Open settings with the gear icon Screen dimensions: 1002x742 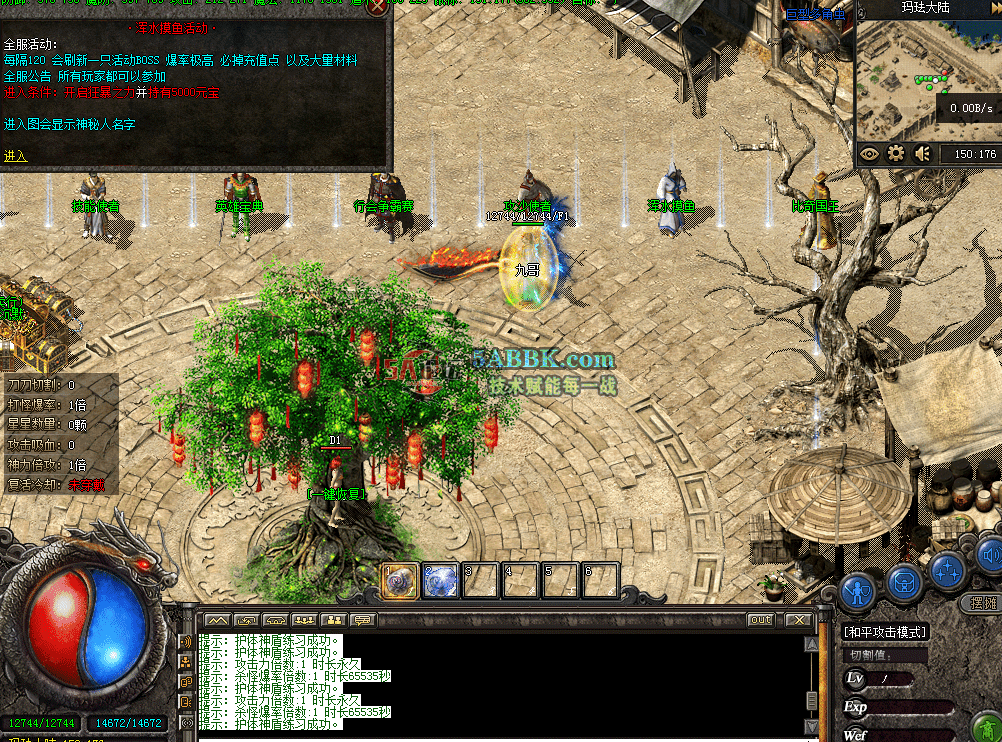pos(896,153)
